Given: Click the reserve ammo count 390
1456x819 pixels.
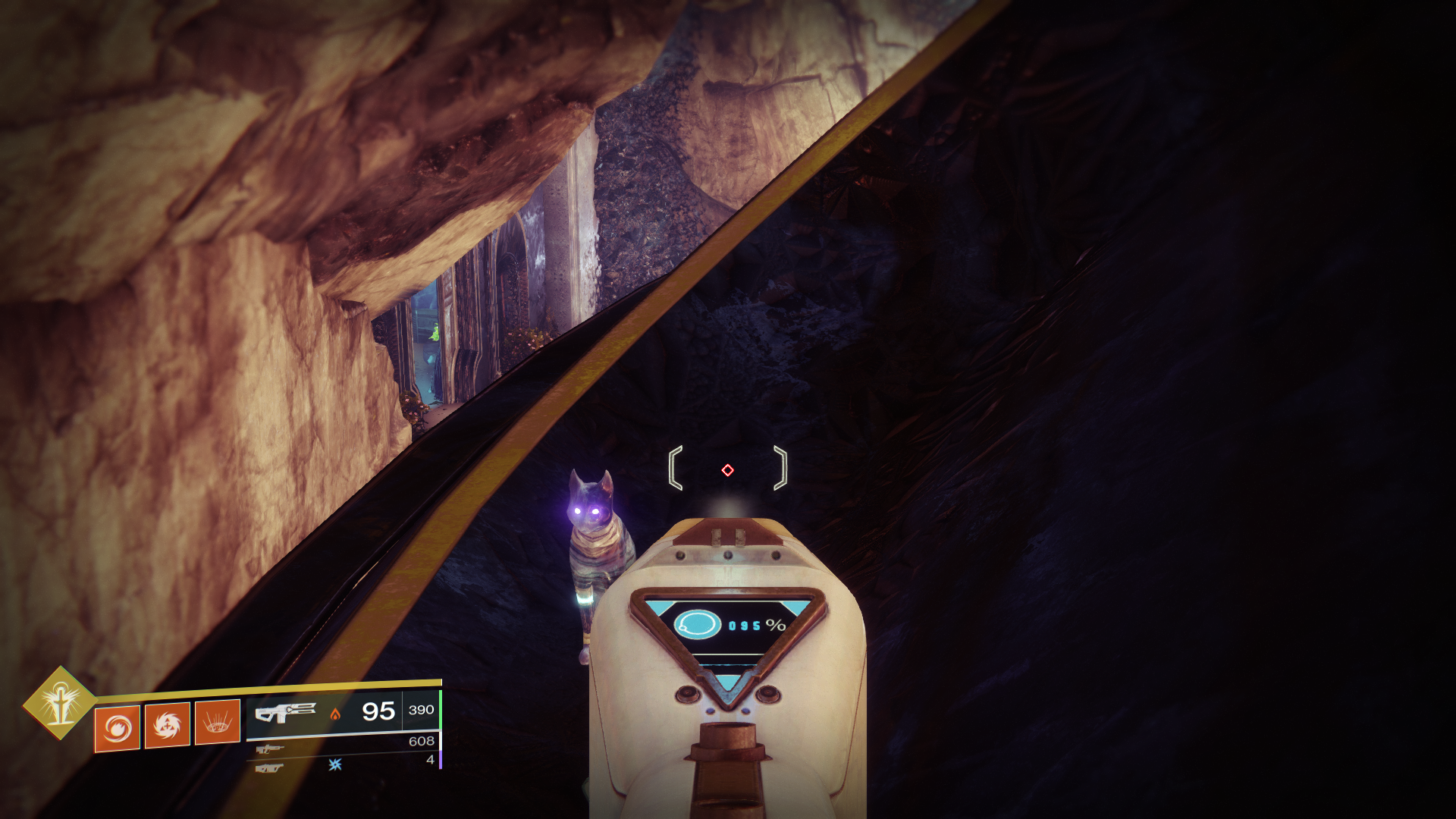Looking at the screenshot, I should click(422, 711).
